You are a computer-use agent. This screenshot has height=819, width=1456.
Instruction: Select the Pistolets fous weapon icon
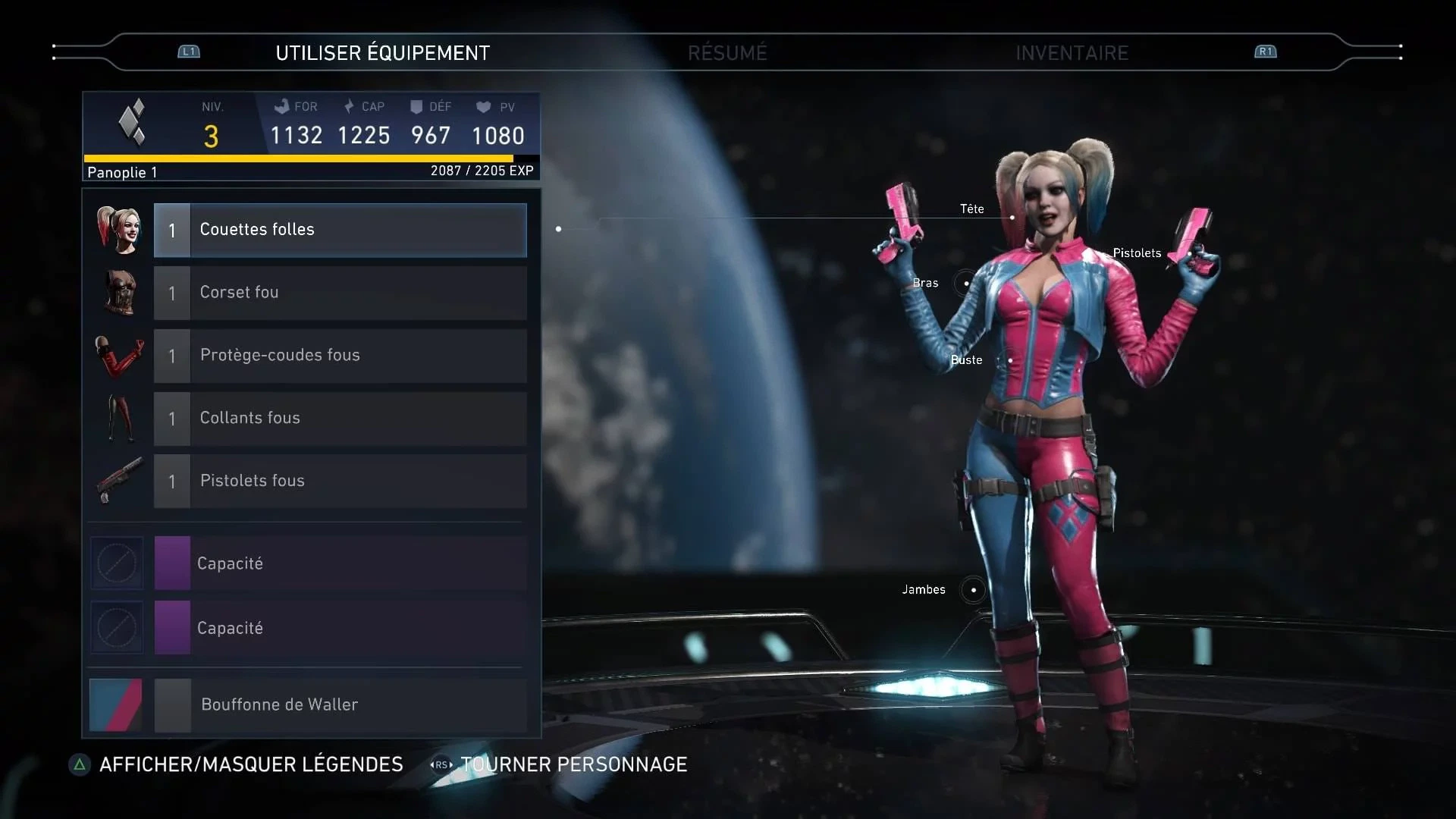pos(118,481)
